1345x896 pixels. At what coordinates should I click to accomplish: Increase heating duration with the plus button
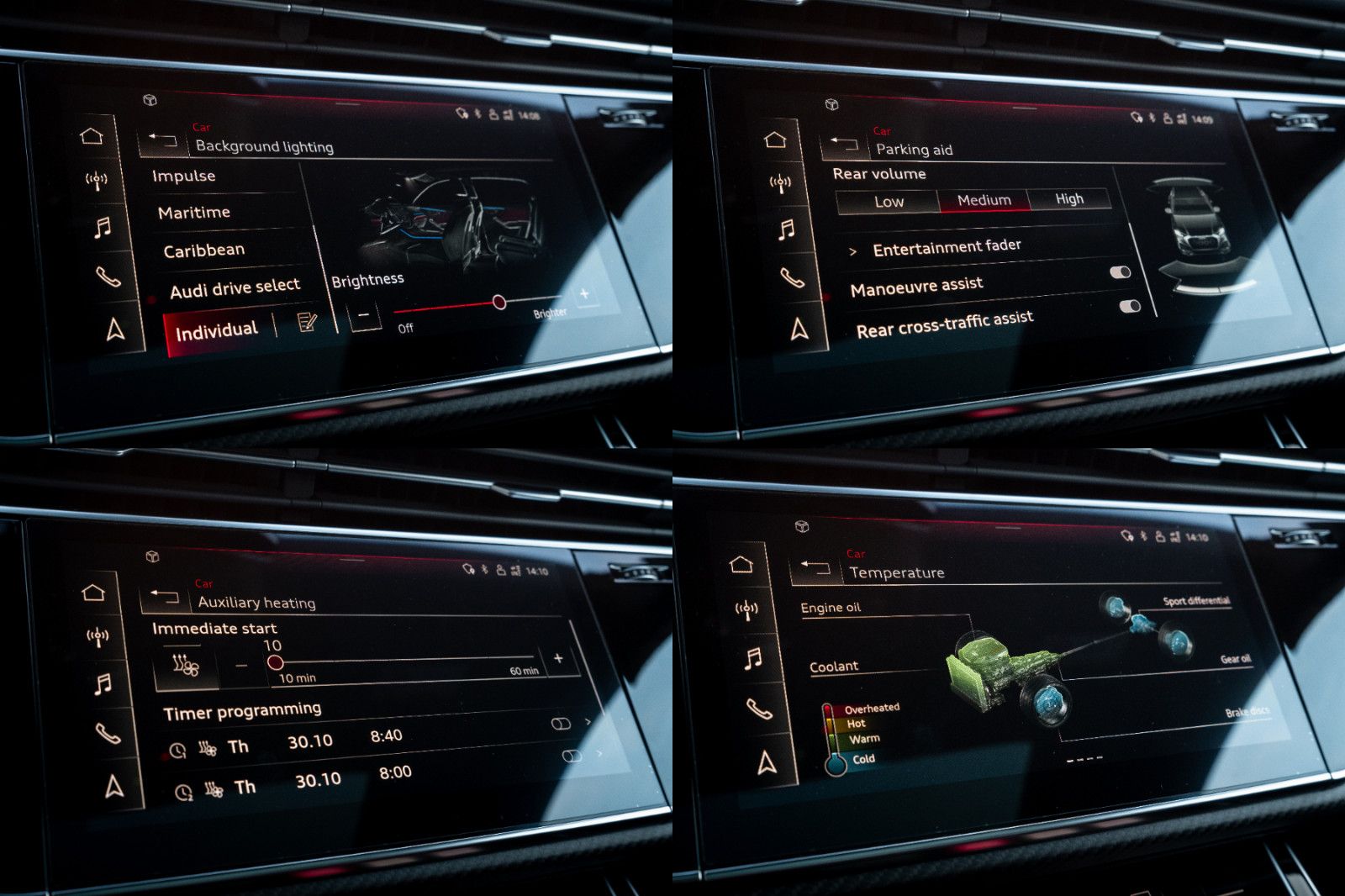click(x=558, y=658)
